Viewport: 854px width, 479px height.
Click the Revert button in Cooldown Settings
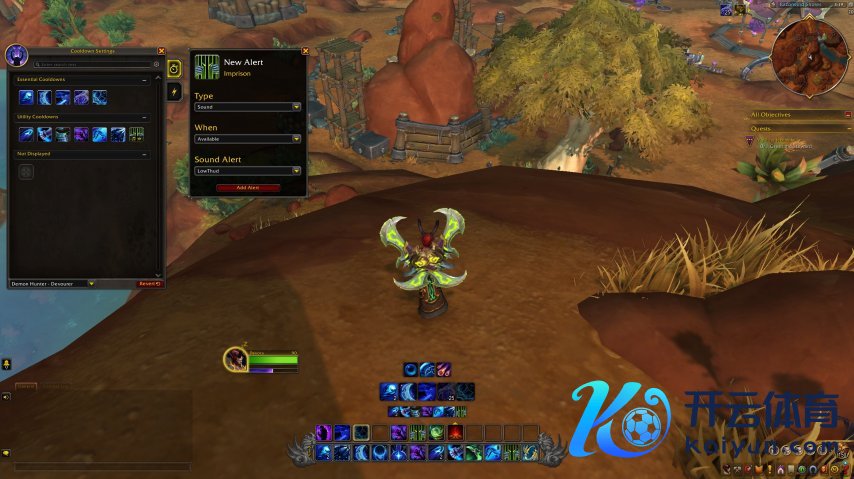[x=149, y=283]
